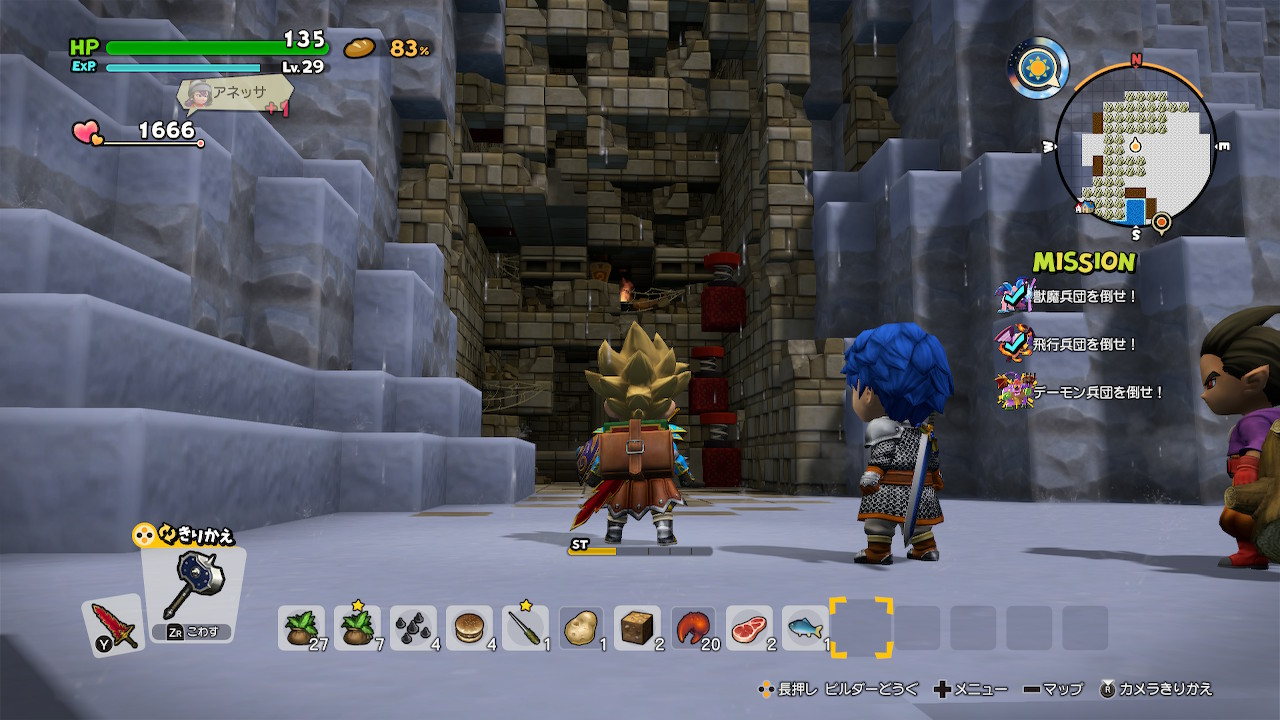Select the black seeds slot
This screenshot has height=720, width=1280.
(413, 628)
